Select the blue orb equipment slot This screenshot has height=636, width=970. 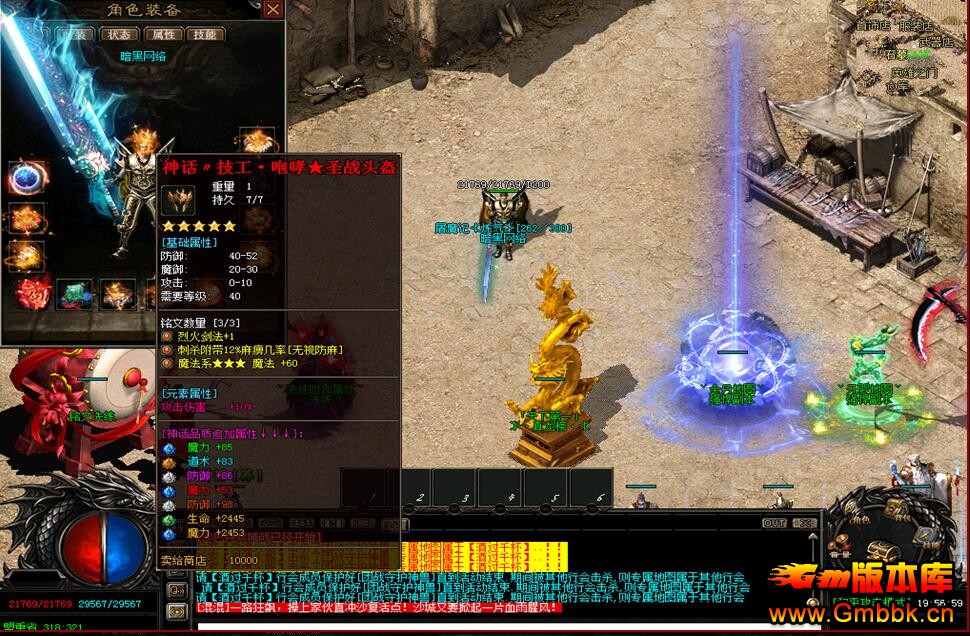23,178
